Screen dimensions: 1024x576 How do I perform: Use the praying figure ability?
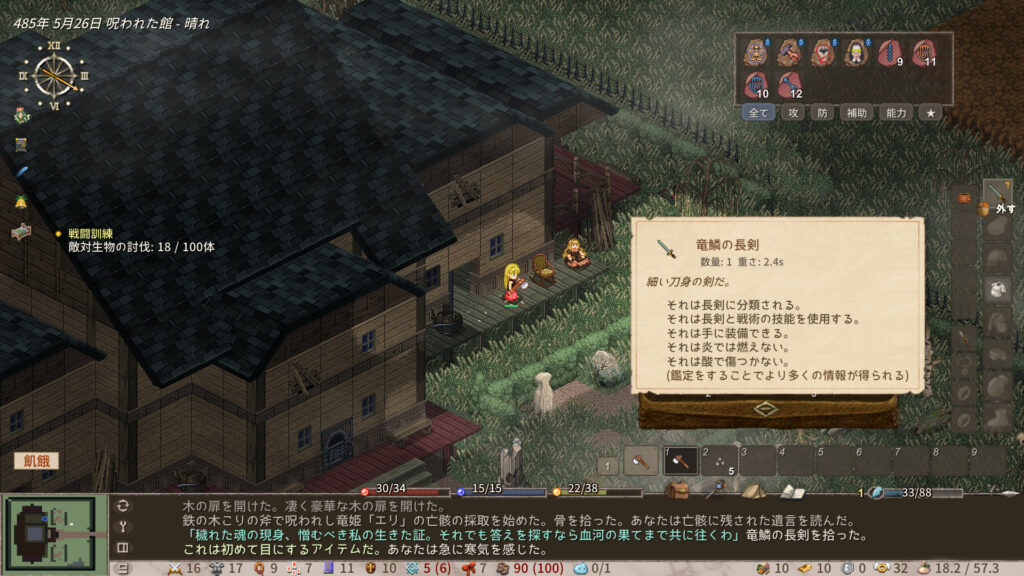(x=856, y=52)
